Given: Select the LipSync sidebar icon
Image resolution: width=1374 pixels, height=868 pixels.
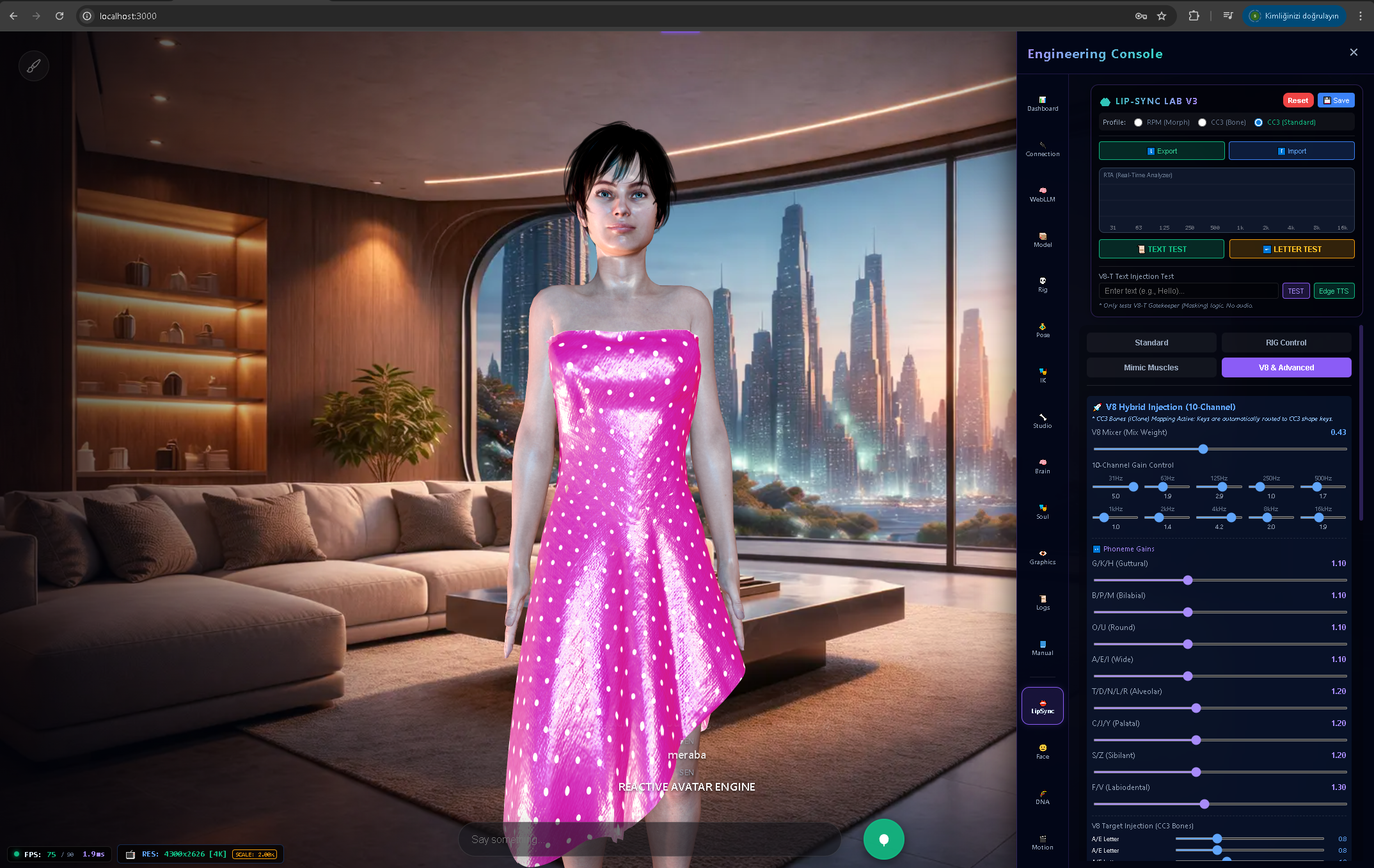Looking at the screenshot, I should (1043, 706).
